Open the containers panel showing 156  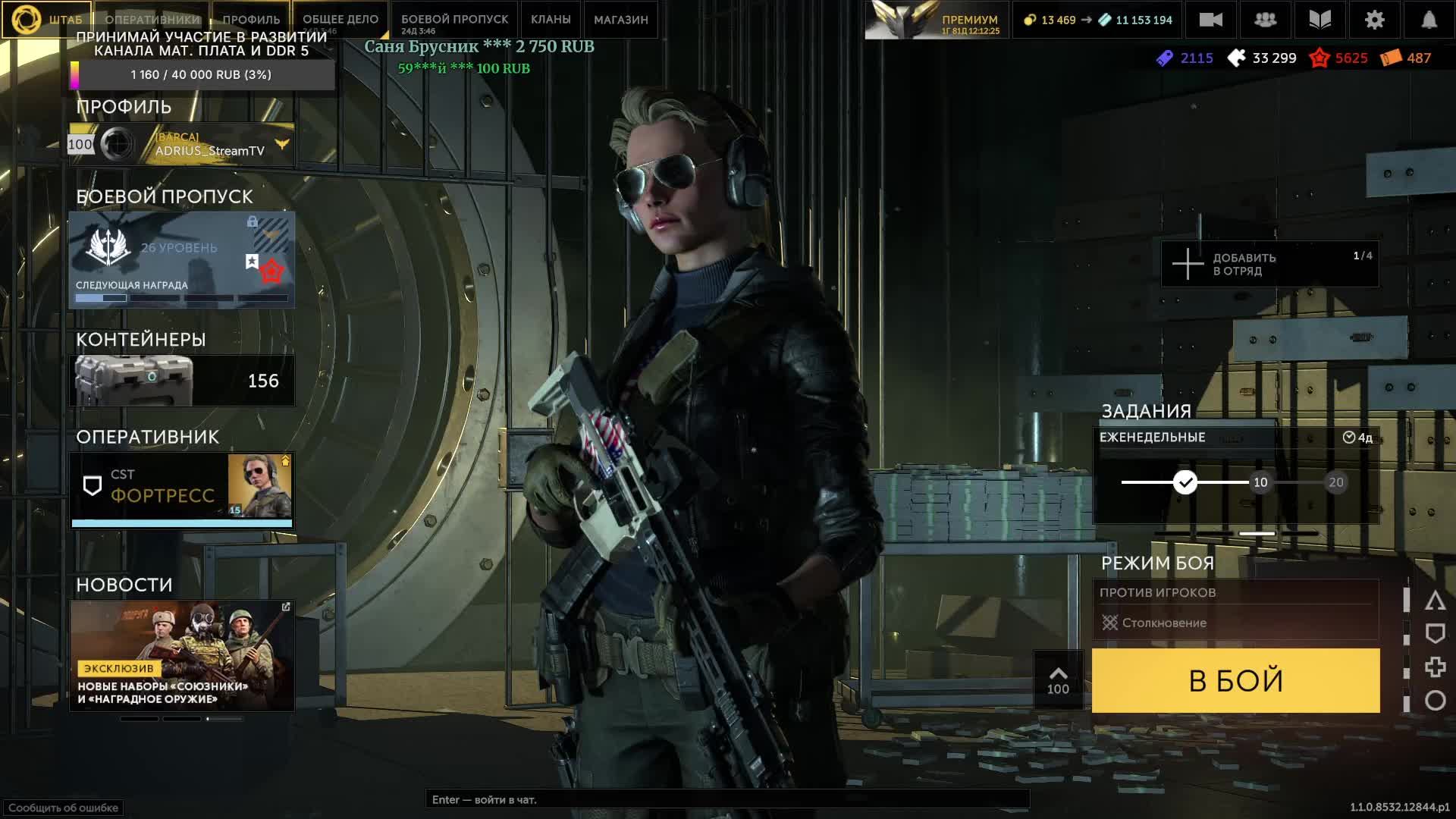click(182, 381)
